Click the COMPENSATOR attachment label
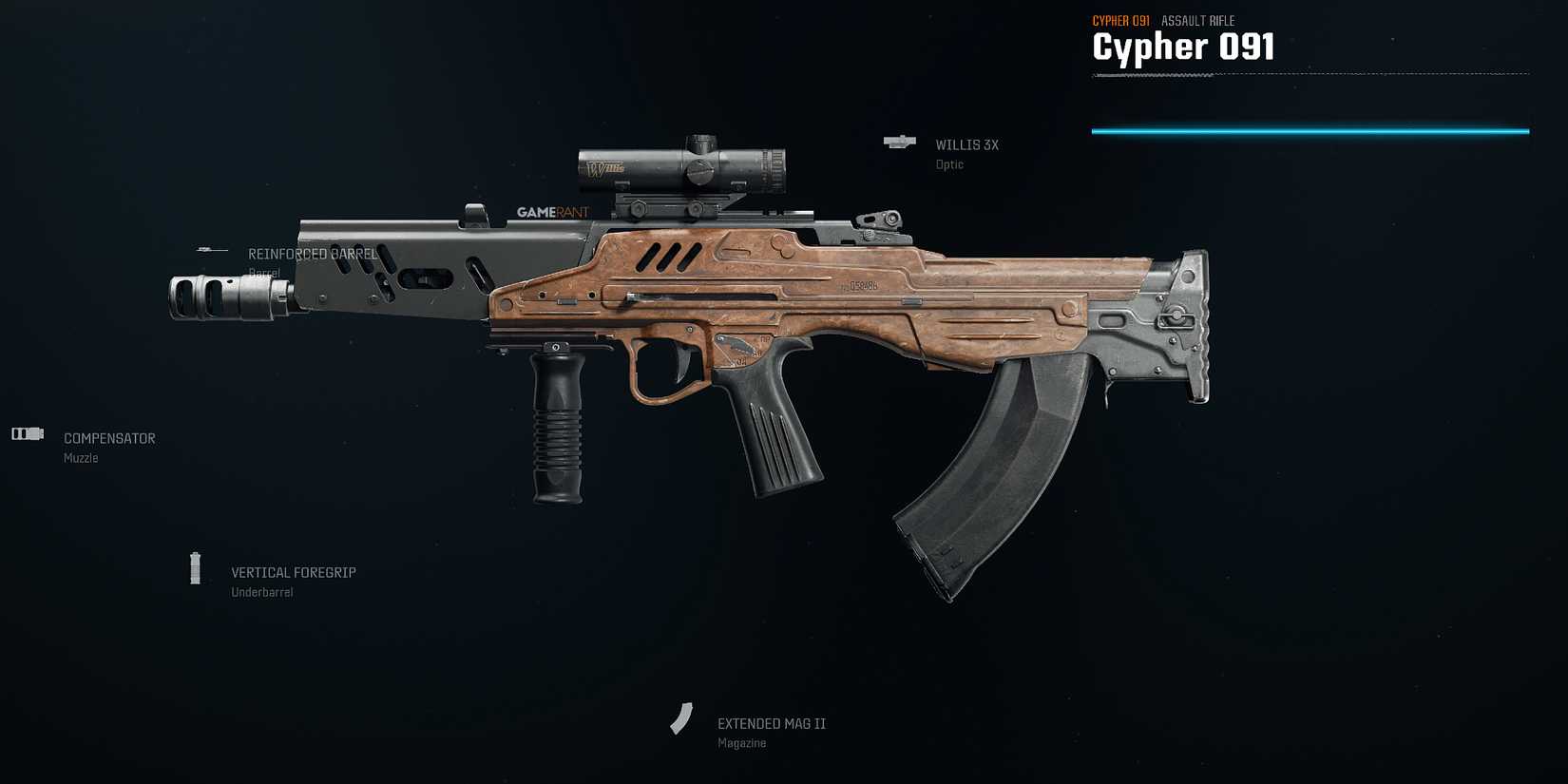 point(108,438)
